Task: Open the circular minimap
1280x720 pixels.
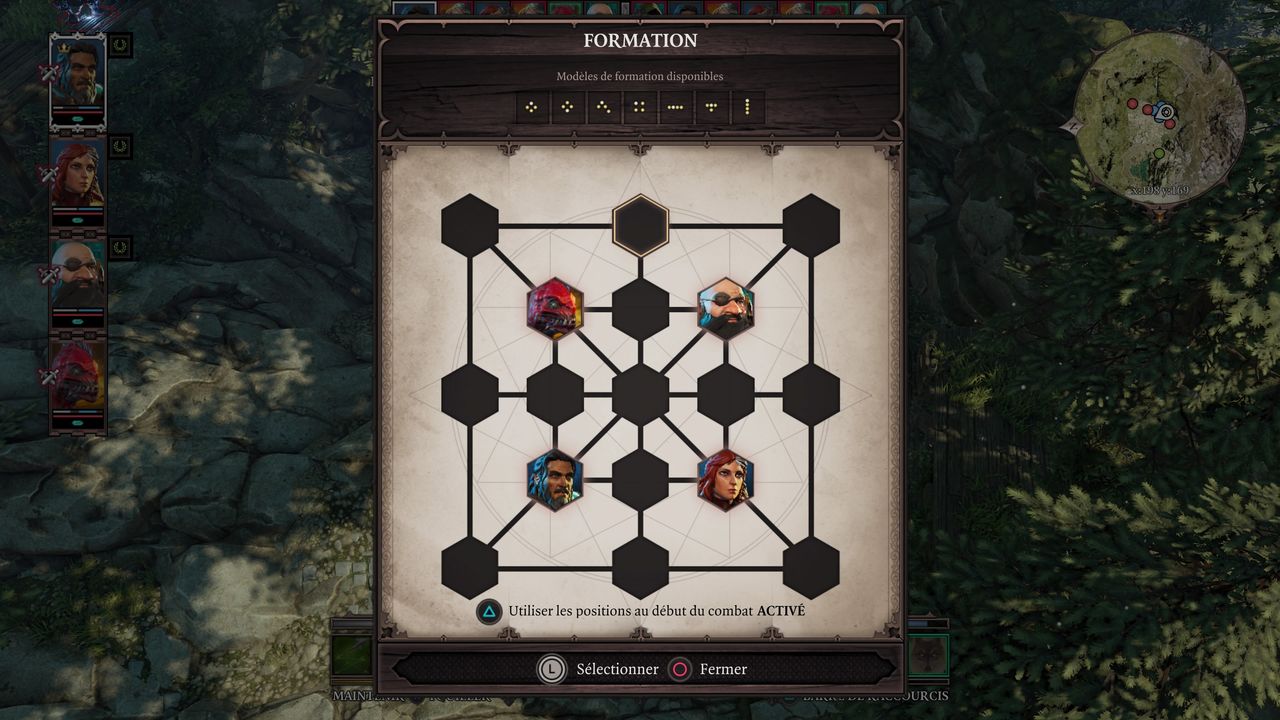Action: [x=1160, y=115]
